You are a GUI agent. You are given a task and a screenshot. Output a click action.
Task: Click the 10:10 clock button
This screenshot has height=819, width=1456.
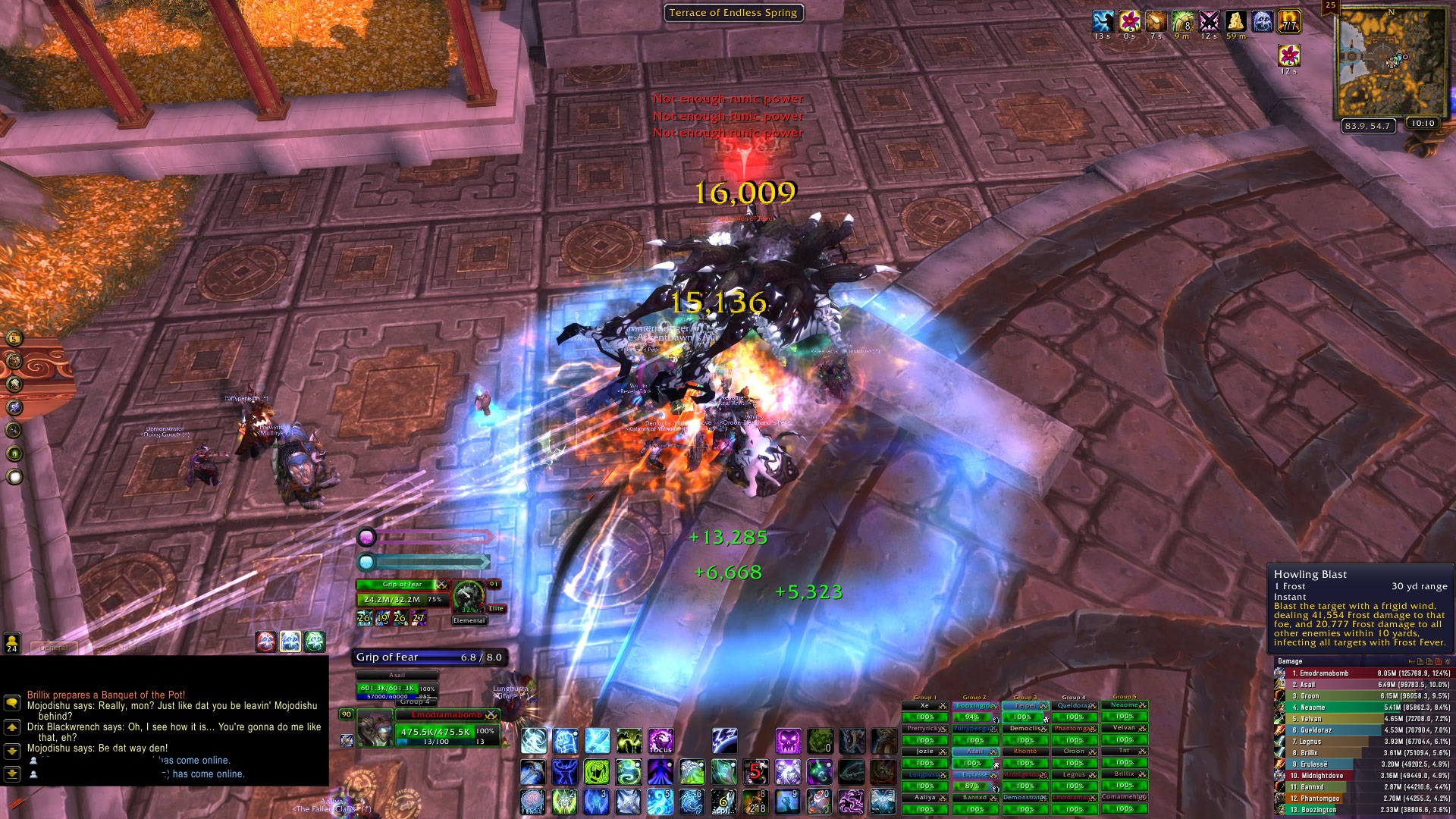pos(1423,124)
